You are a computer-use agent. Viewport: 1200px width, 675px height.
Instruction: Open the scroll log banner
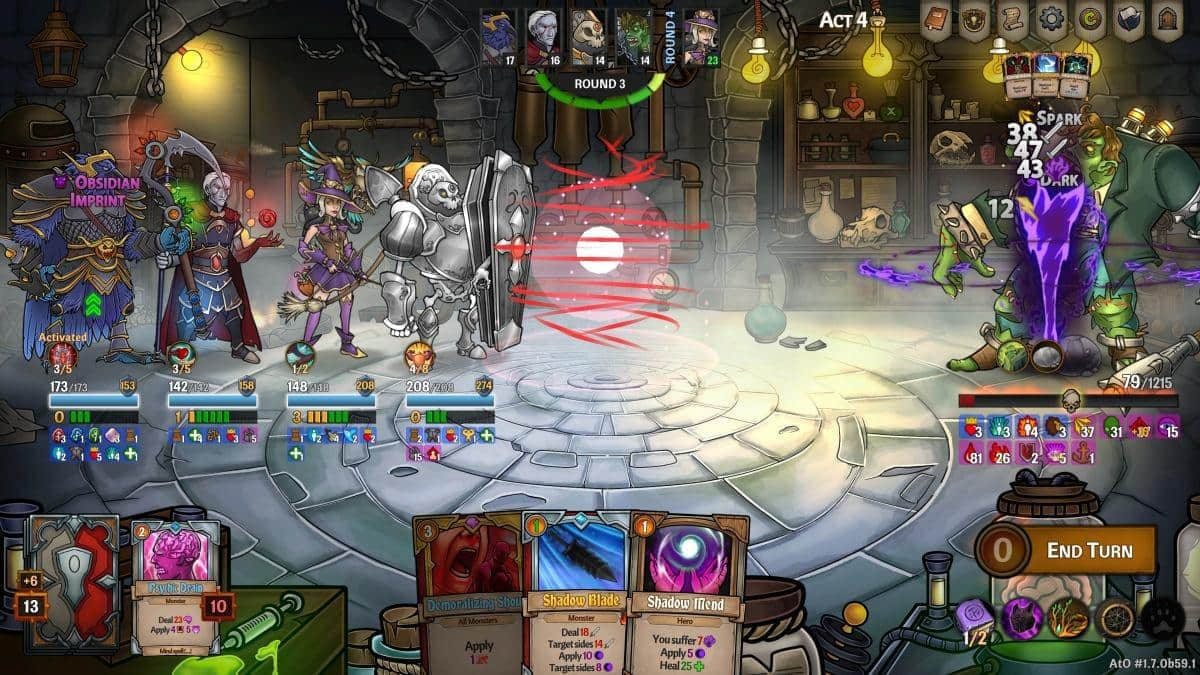click(1012, 19)
